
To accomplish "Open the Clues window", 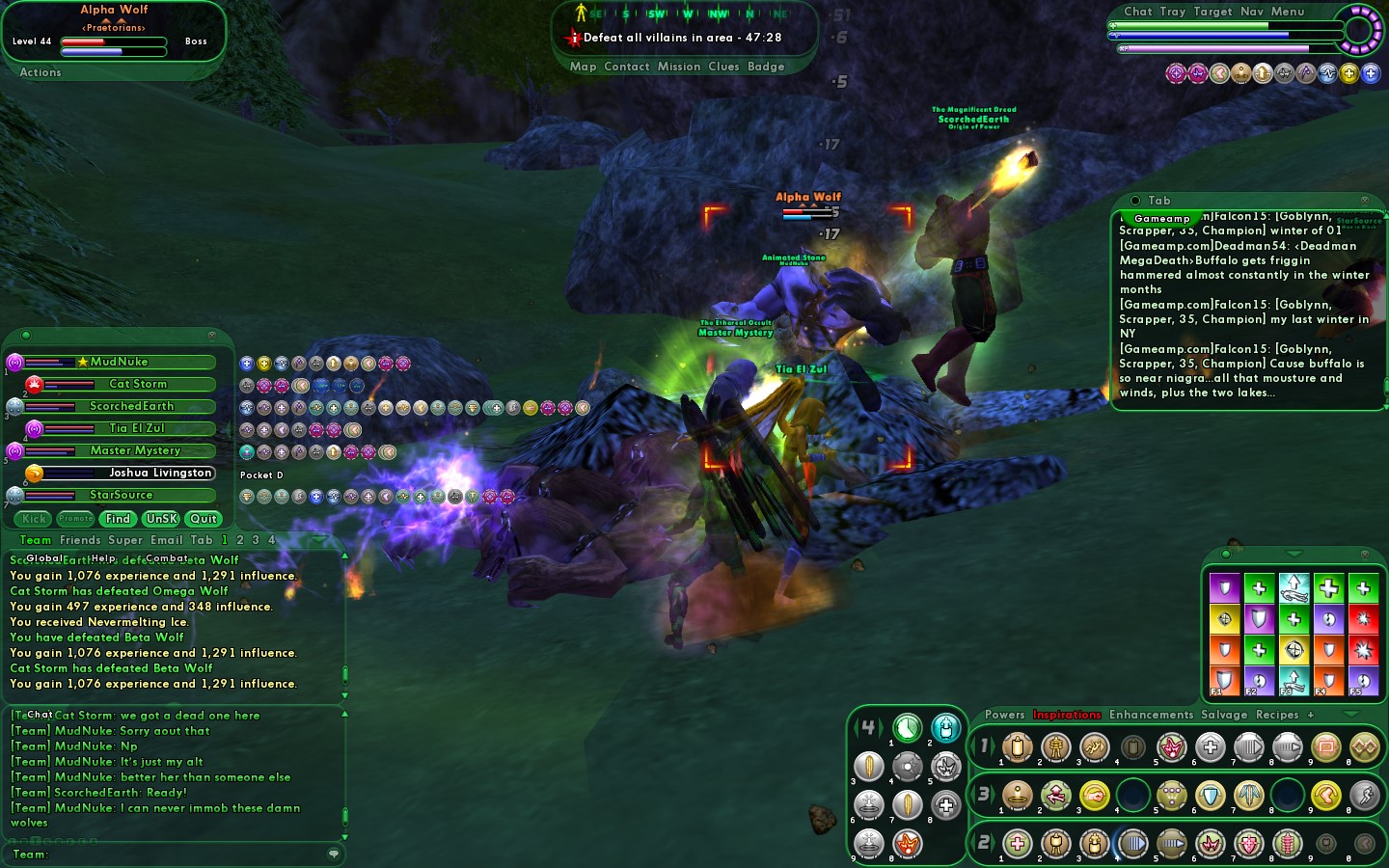I will pos(723,67).
